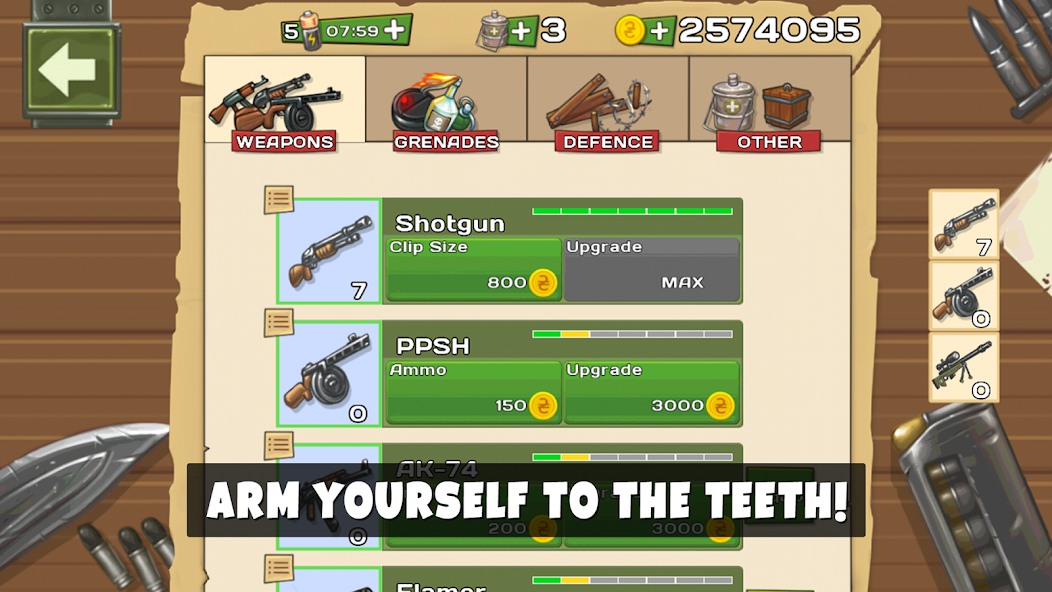This screenshot has width=1052, height=592.
Task: Choose the PPSH weapon thumbnail in the list
Action: [329, 375]
